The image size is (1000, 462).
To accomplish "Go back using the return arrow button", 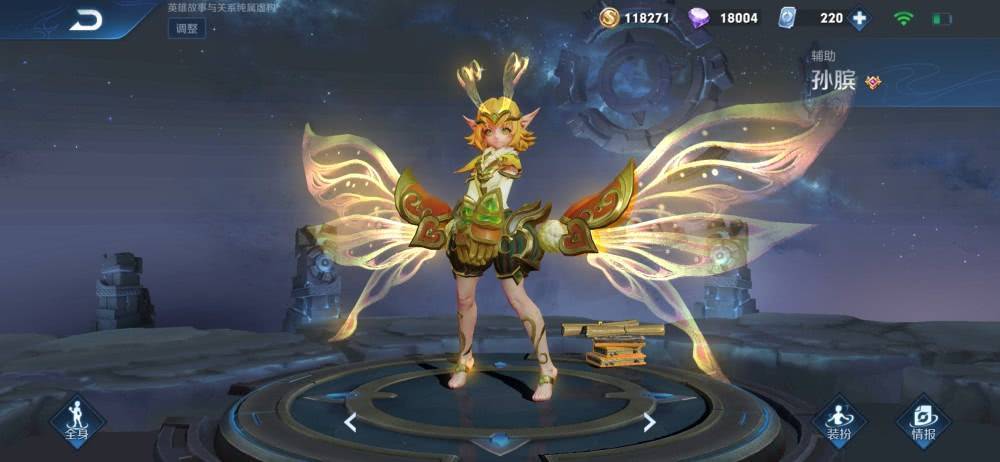I will (86, 20).
